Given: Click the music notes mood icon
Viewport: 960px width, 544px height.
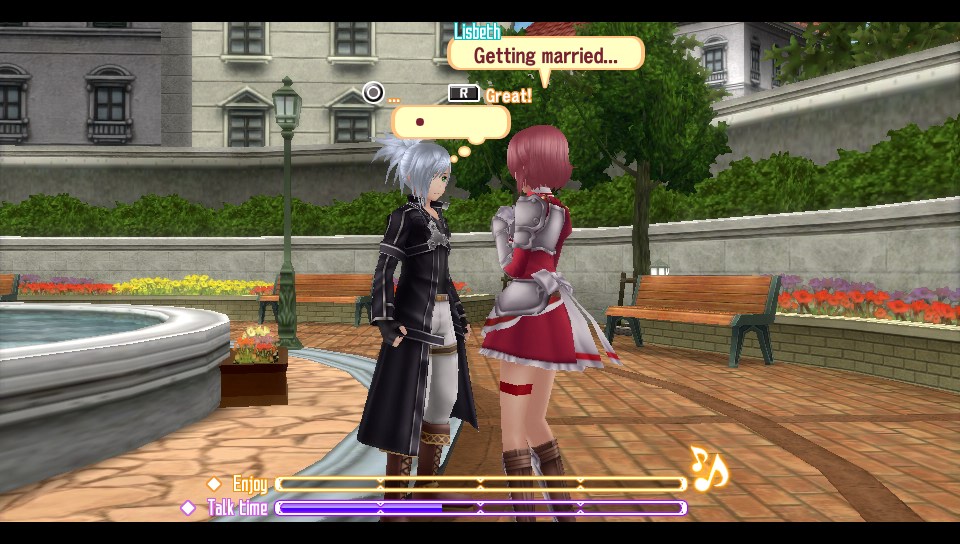Looking at the screenshot, I should (709, 468).
